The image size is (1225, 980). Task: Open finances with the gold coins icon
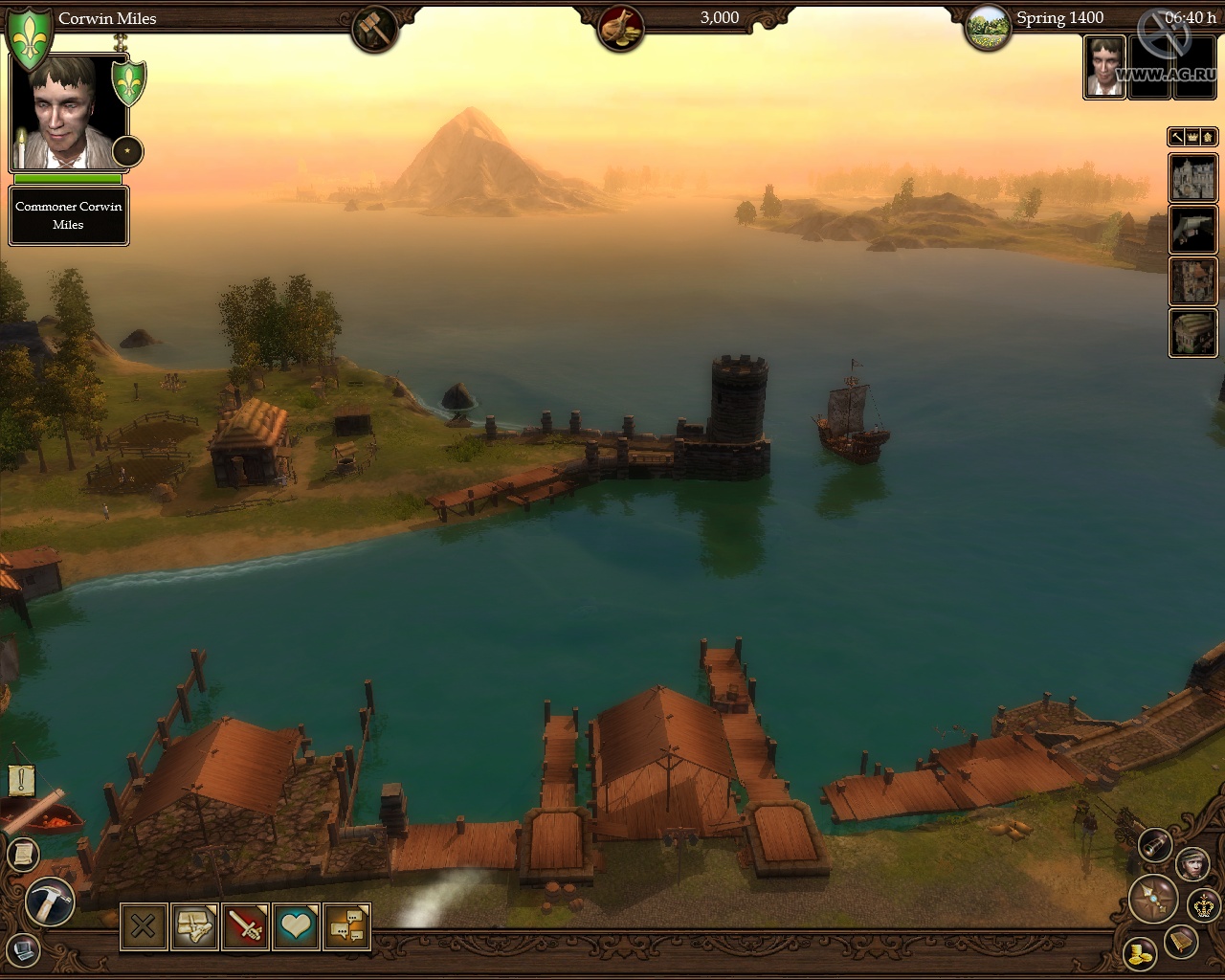(1139, 953)
